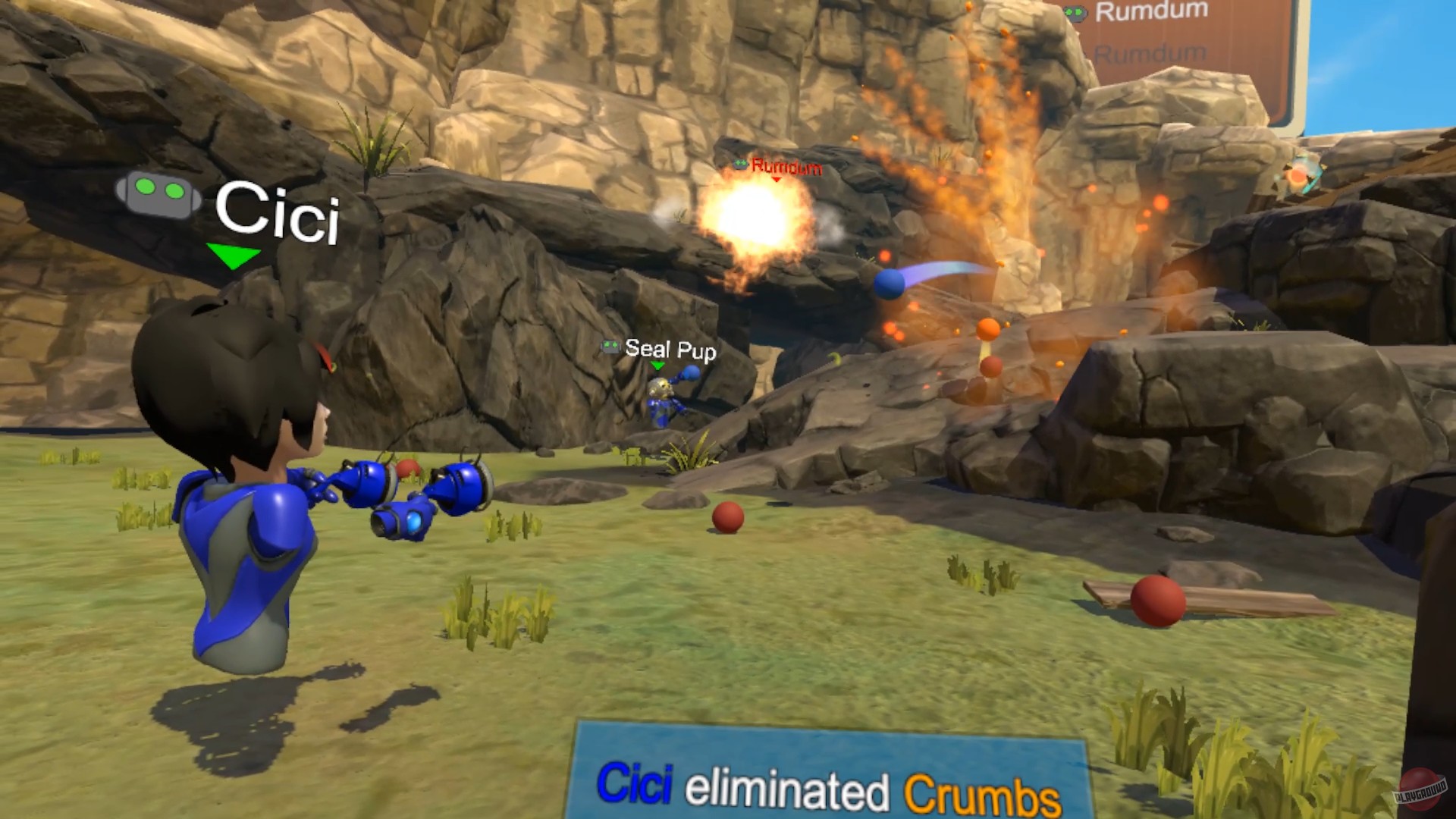
Task: Toggle the red arrow marker below Rumdum's name
Action: click(x=775, y=180)
